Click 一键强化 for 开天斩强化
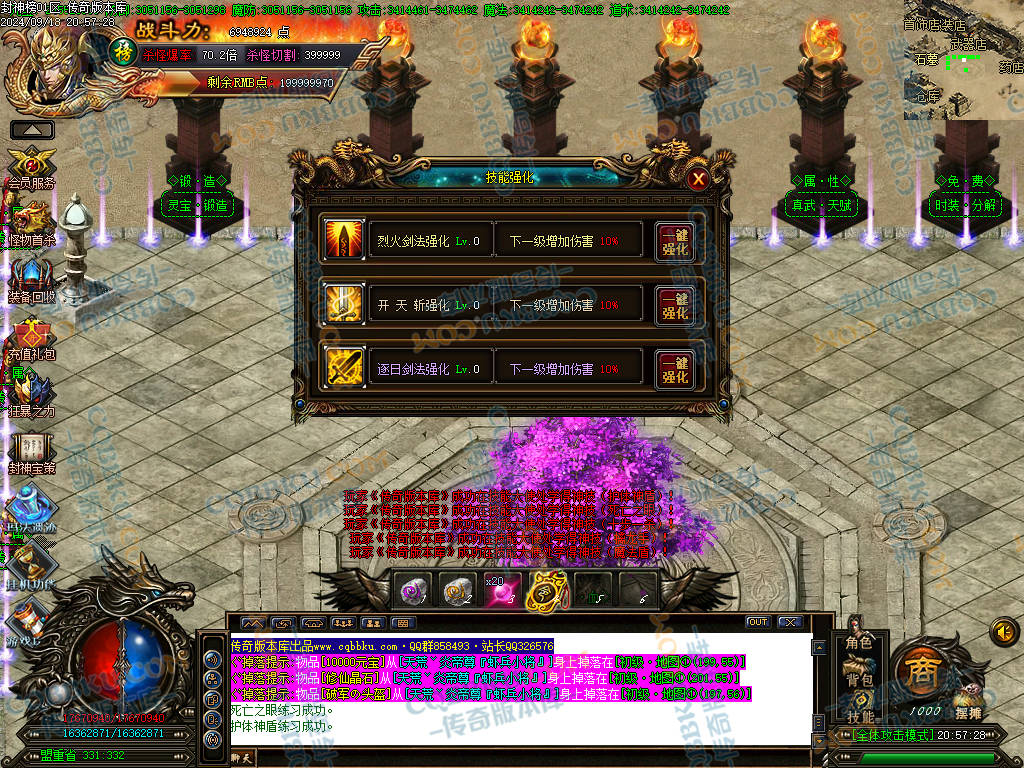Viewport: 1024px width, 768px height. pyautogui.click(x=675, y=305)
